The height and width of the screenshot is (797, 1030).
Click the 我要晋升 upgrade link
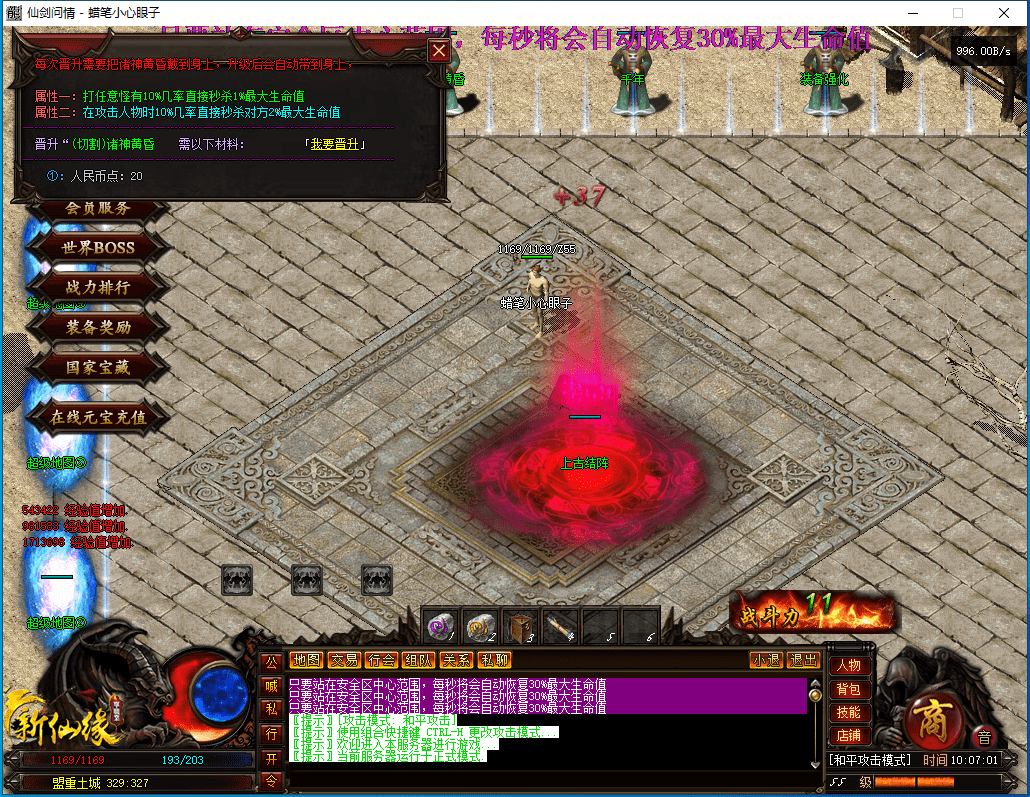[x=336, y=145]
